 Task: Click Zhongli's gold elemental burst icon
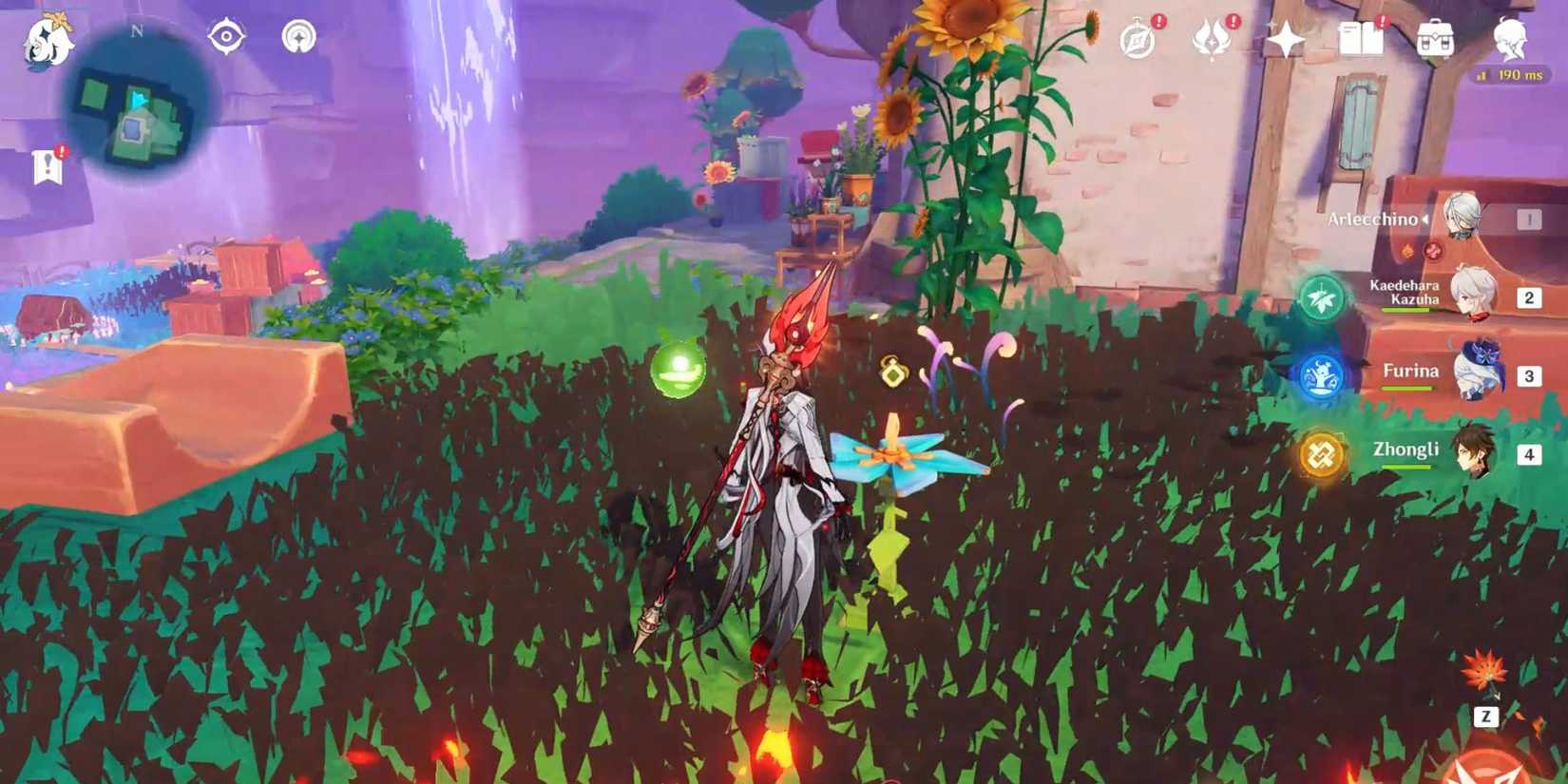1319,453
